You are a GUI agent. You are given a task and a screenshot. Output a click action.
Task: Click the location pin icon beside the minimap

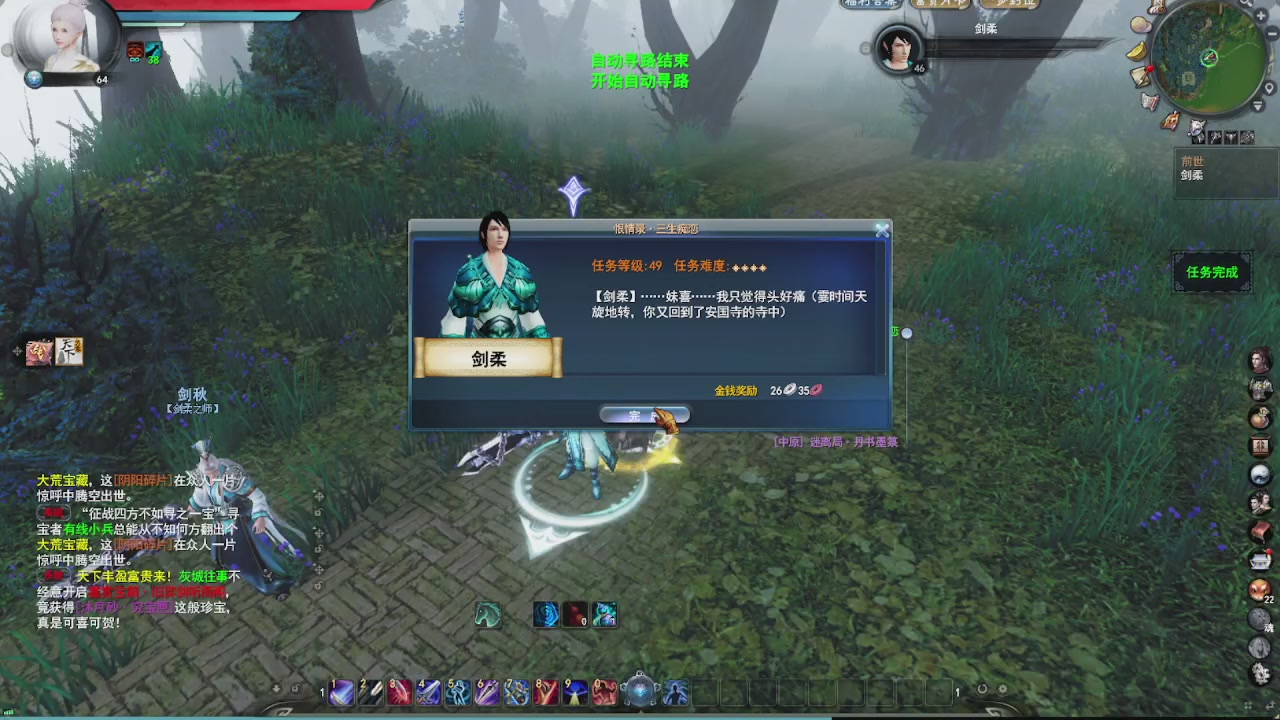point(1268,88)
